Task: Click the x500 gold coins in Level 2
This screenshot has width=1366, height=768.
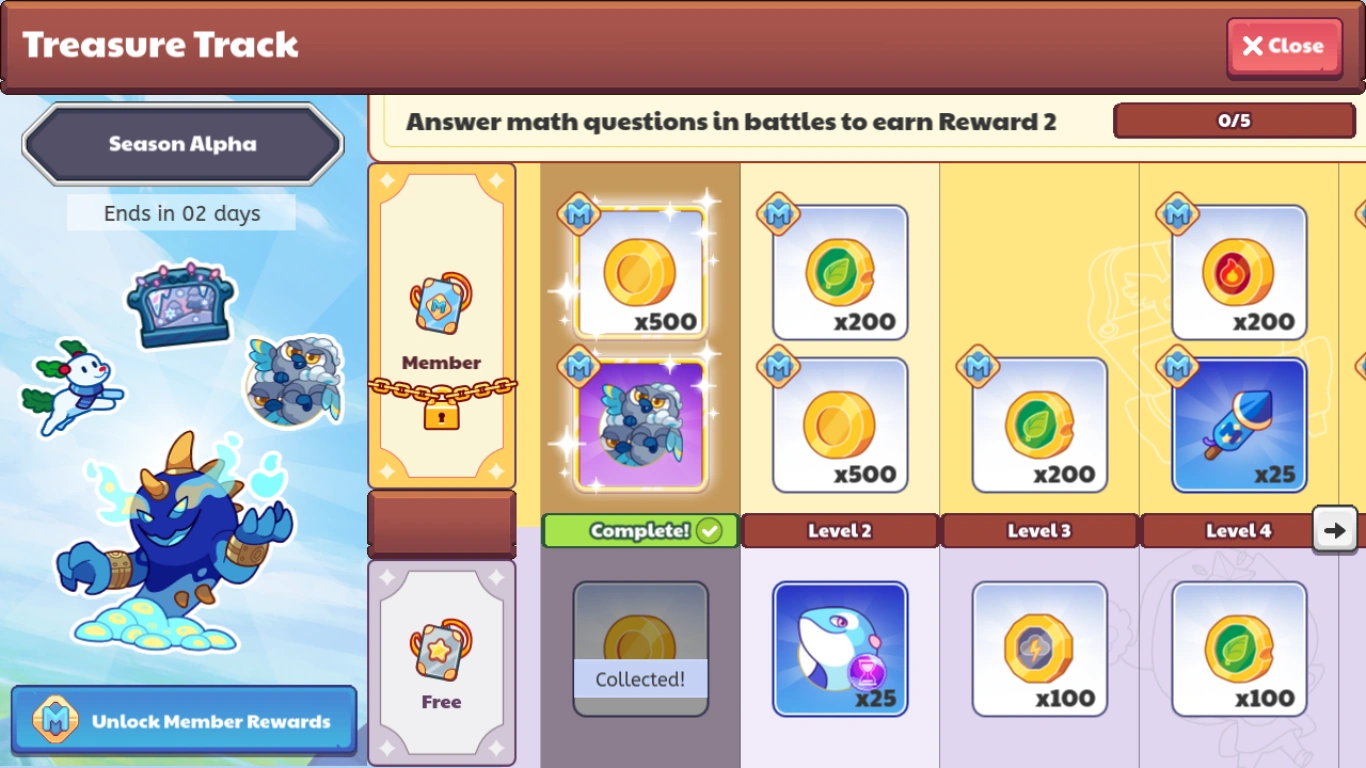Action: (839, 425)
